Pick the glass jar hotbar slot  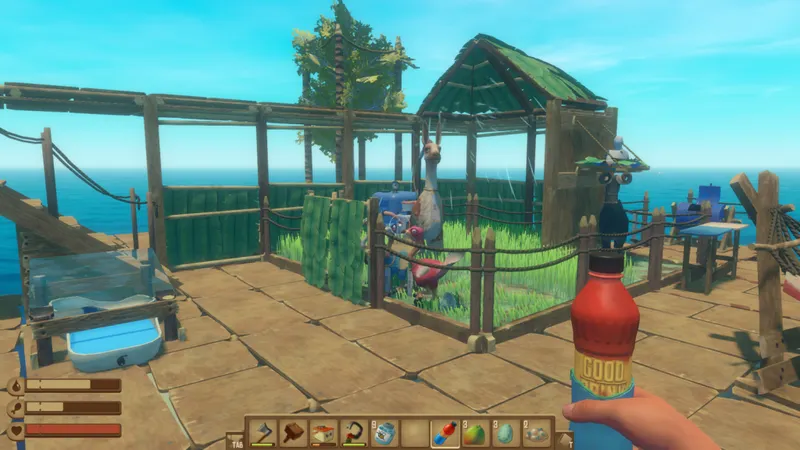coord(384,433)
